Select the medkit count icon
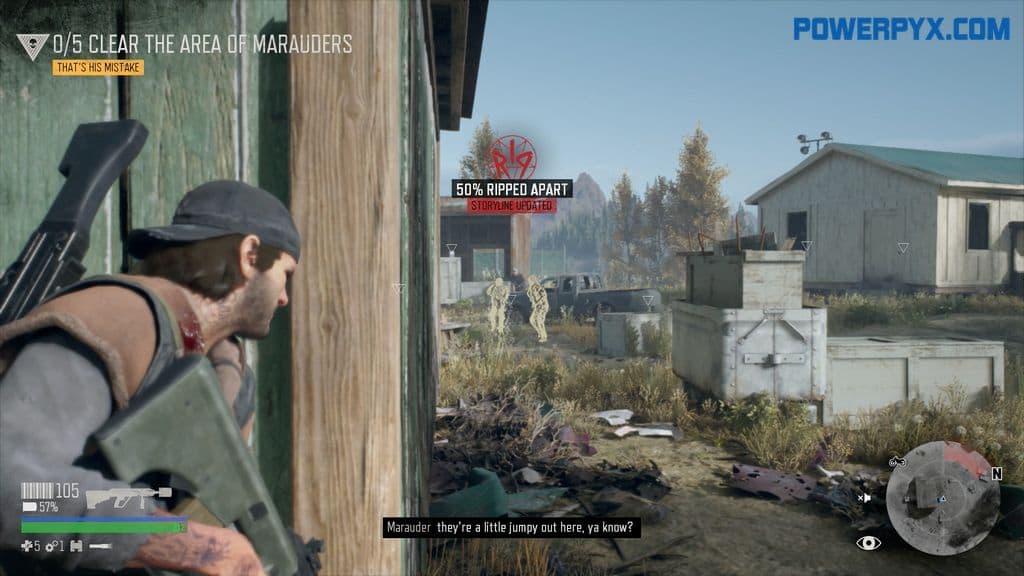Screen dimensions: 1024x576 (27, 546)
